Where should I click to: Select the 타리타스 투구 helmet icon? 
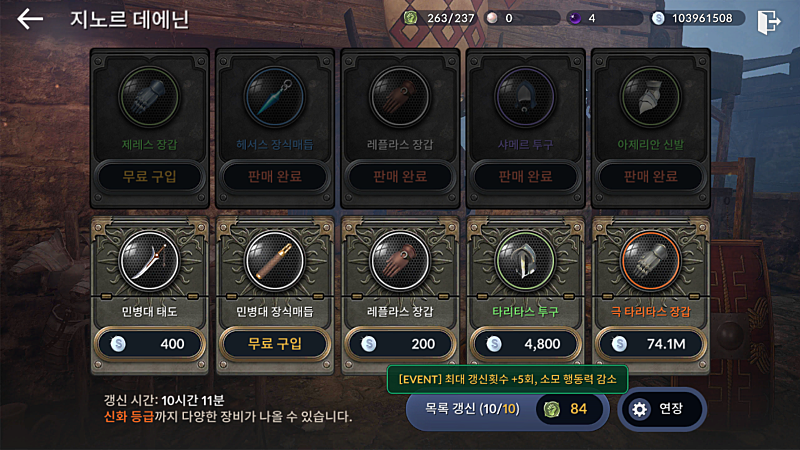(526, 264)
